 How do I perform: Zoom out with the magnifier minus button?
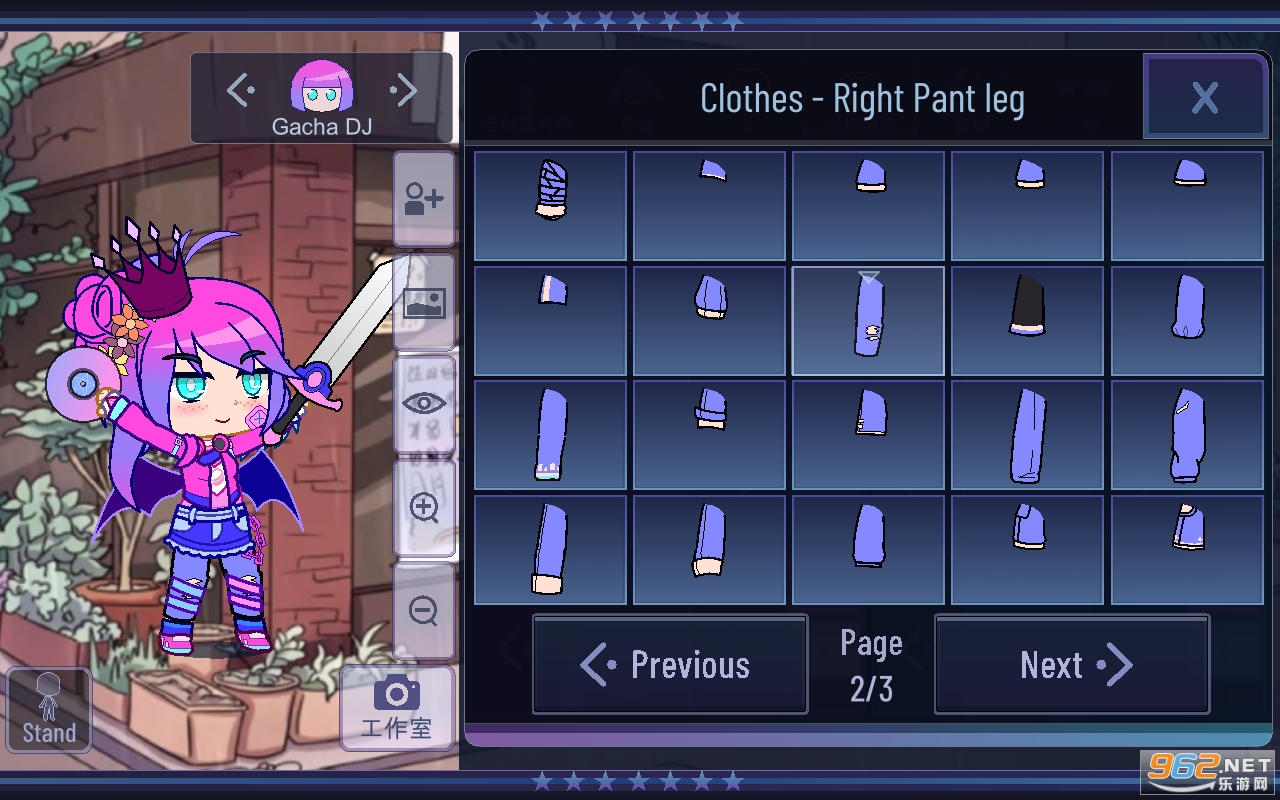pos(424,610)
